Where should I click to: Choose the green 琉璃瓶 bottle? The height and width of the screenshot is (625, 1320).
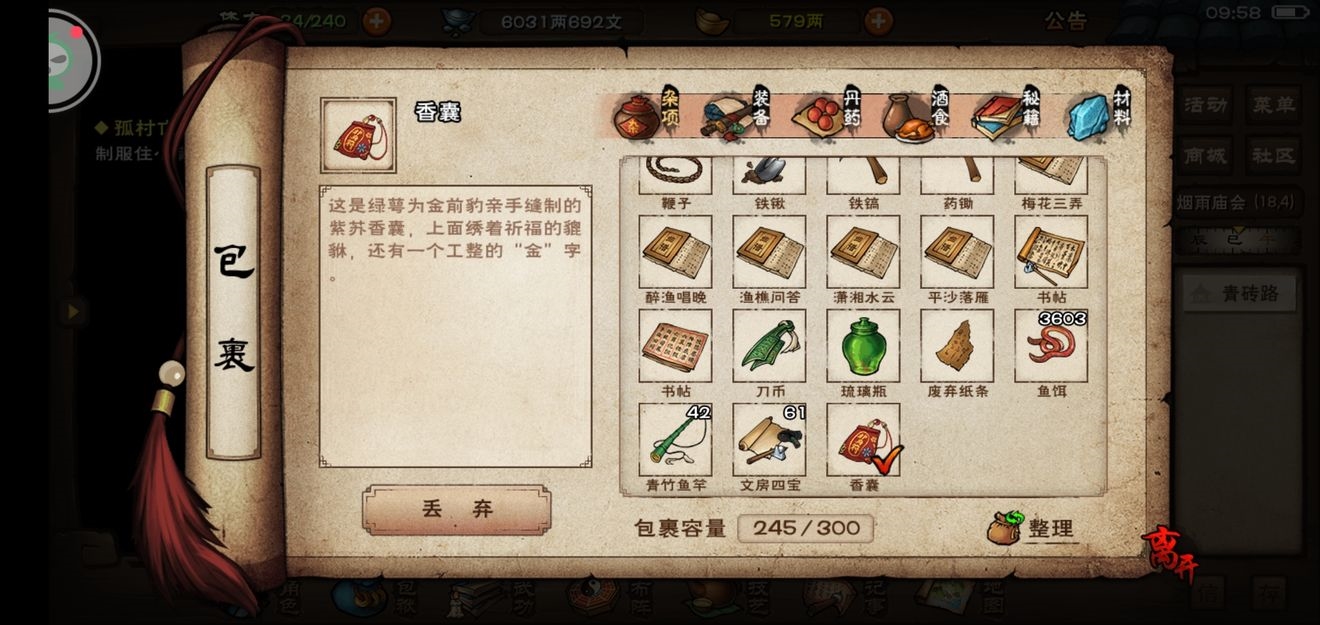point(863,346)
